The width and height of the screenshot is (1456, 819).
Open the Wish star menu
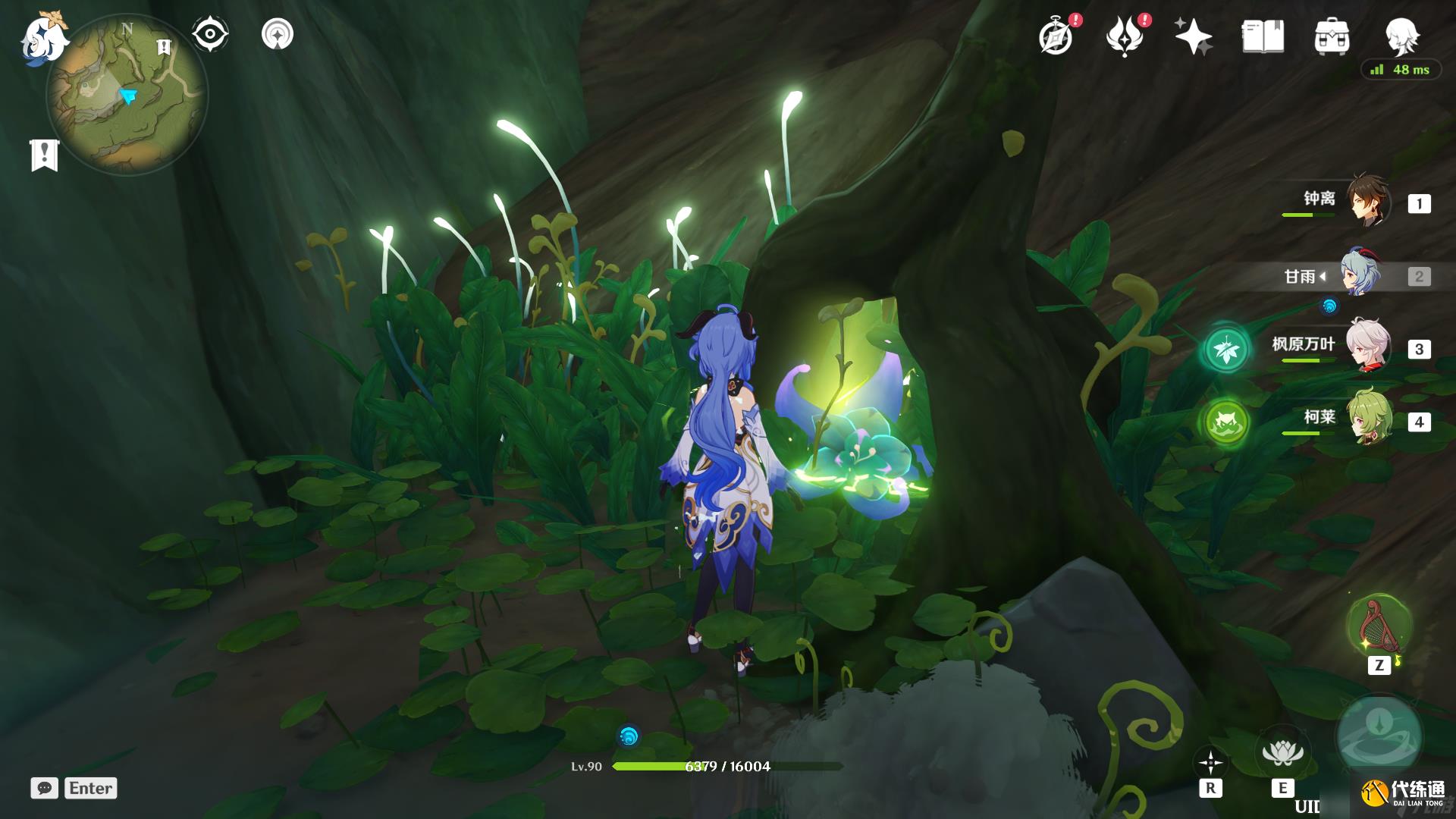pos(1192,36)
